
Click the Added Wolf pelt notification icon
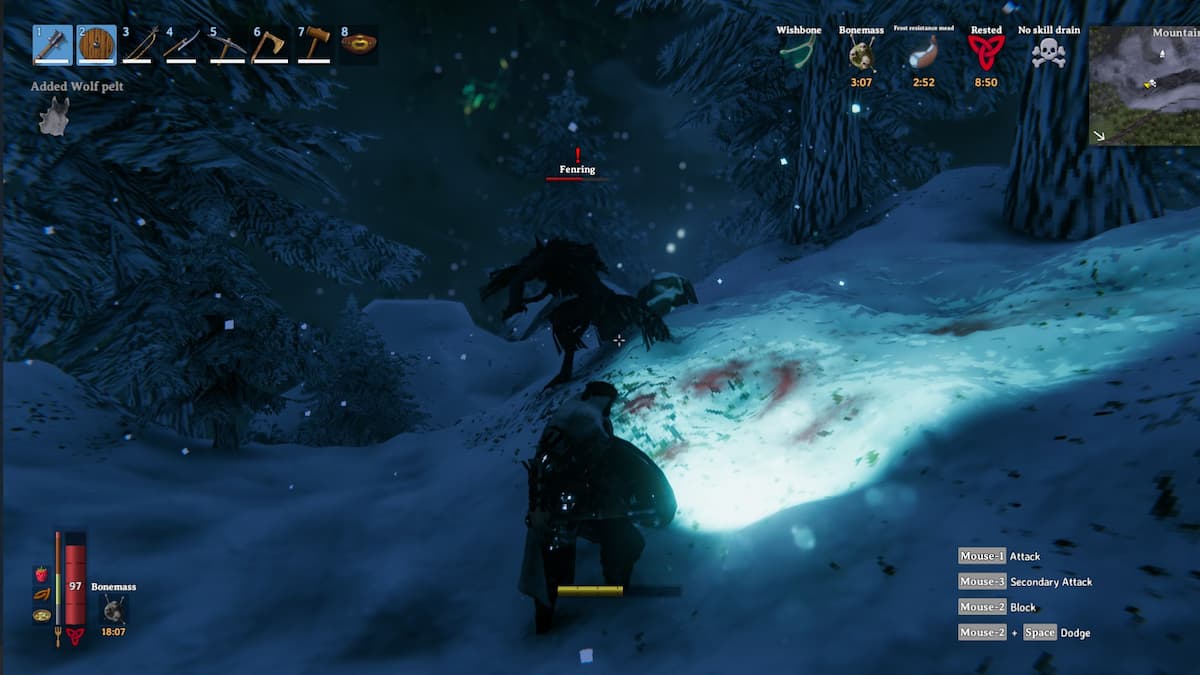coord(53,116)
